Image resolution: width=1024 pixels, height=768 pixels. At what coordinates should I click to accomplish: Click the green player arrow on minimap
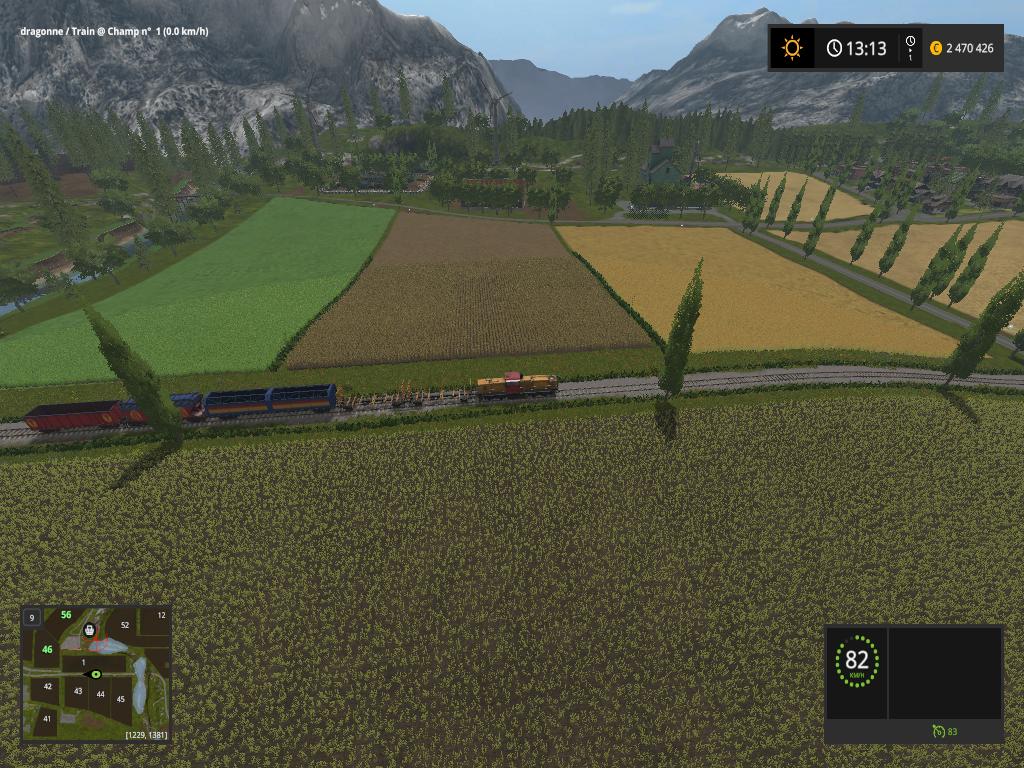click(96, 675)
